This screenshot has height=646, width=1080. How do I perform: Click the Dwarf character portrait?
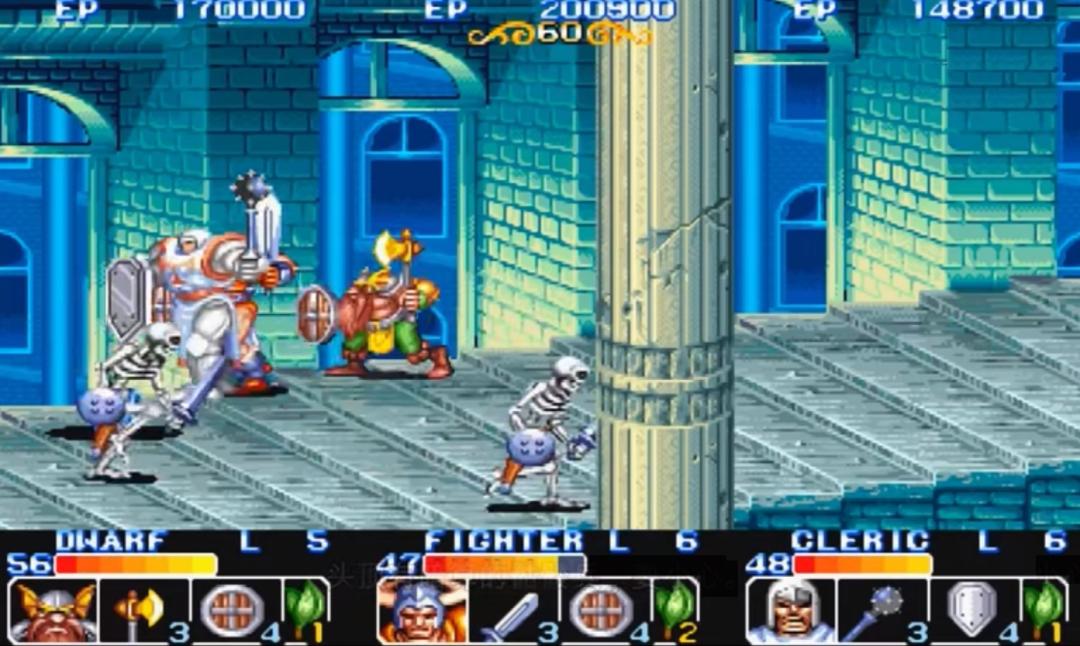(x=53, y=611)
